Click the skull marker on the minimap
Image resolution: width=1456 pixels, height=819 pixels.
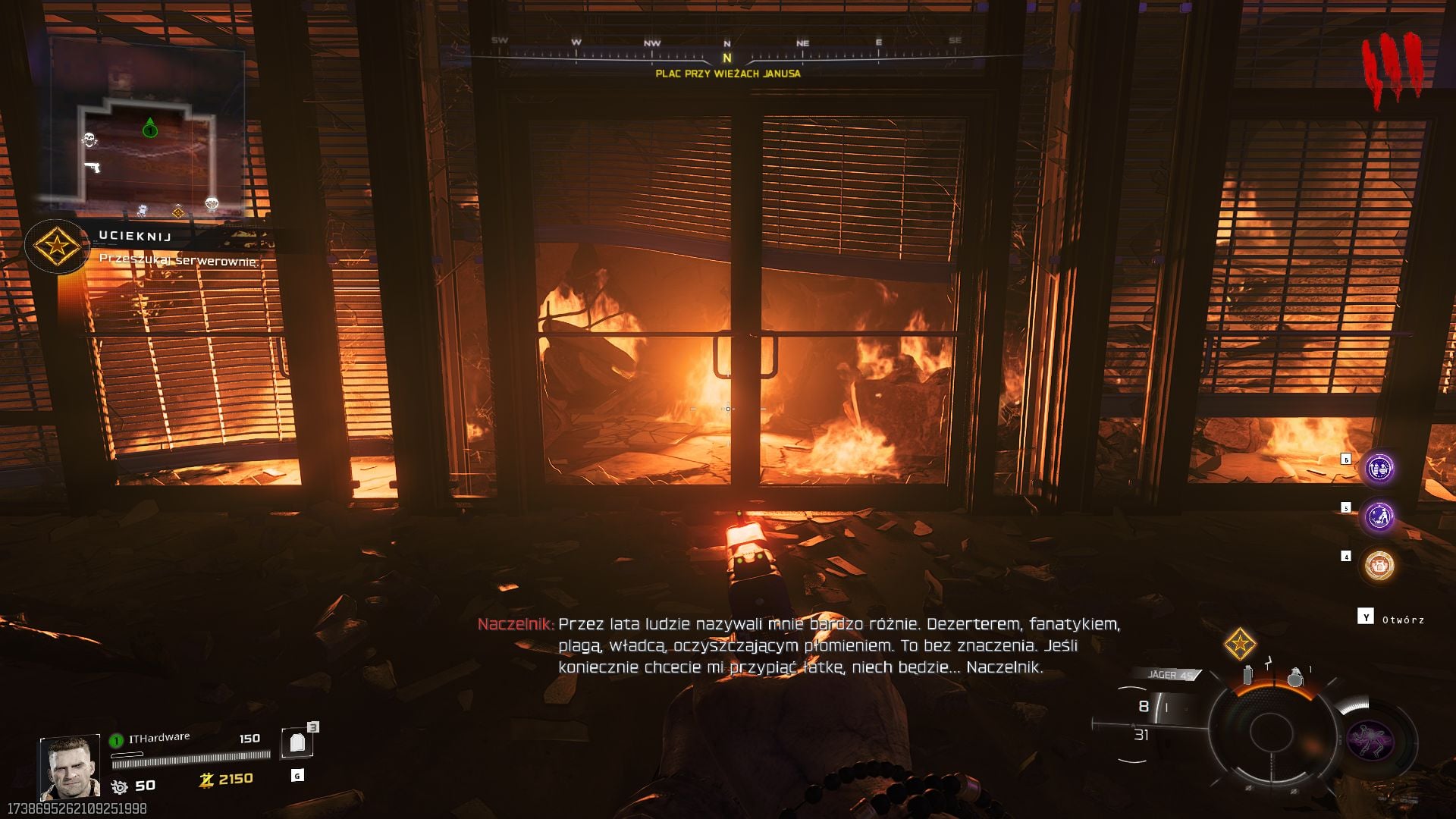89,140
